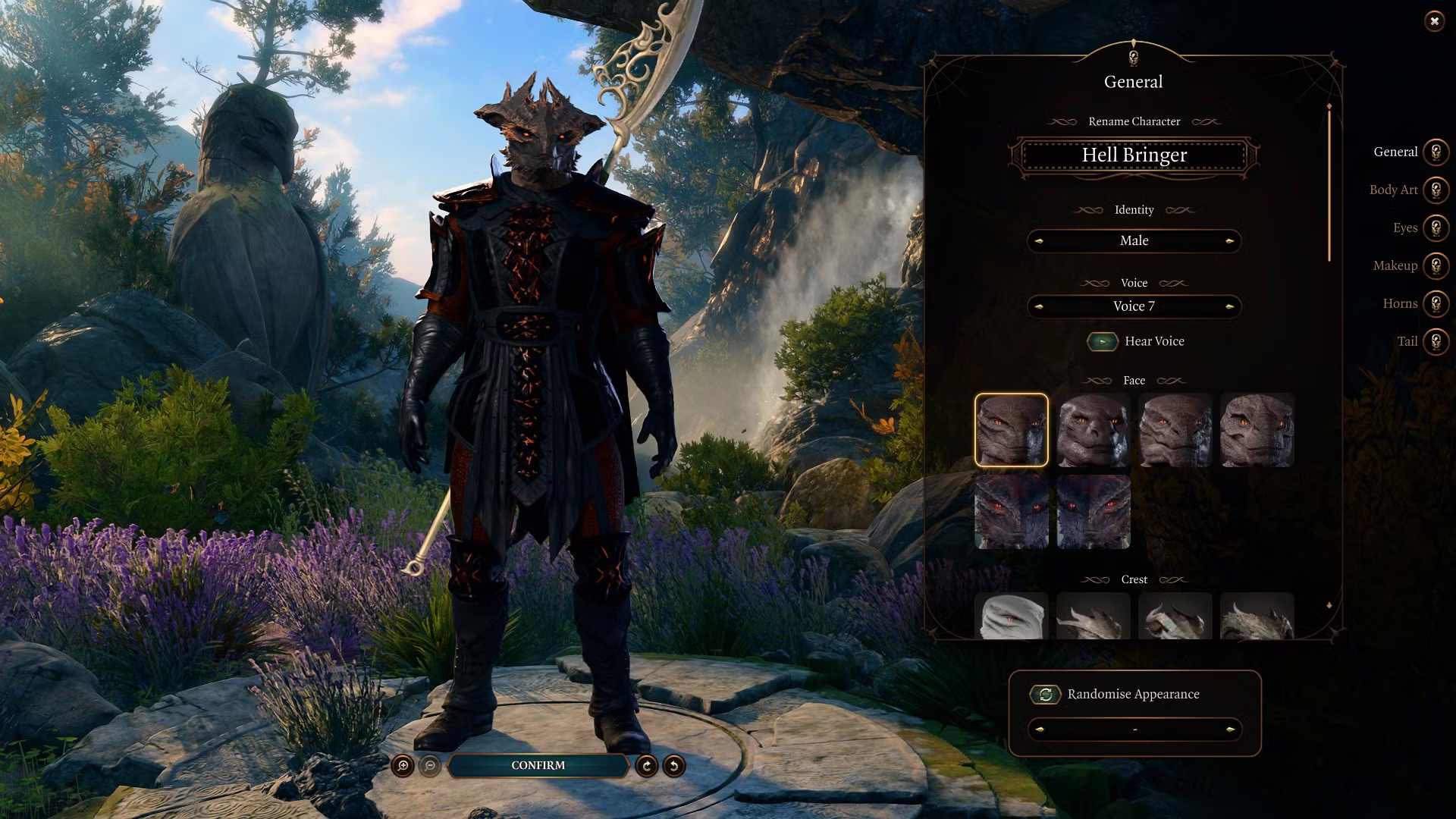Image resolution: width=1456 pixels, height=819 pixels.
Task: Confirm the character appearance
Action: click(x=538, y=766)
